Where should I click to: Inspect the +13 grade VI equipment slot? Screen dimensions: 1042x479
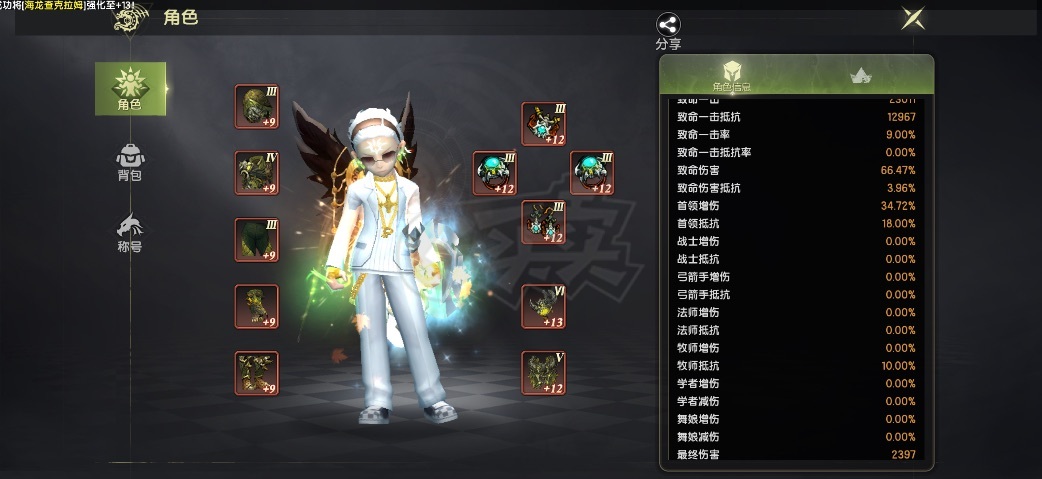[x=543, y=307]
